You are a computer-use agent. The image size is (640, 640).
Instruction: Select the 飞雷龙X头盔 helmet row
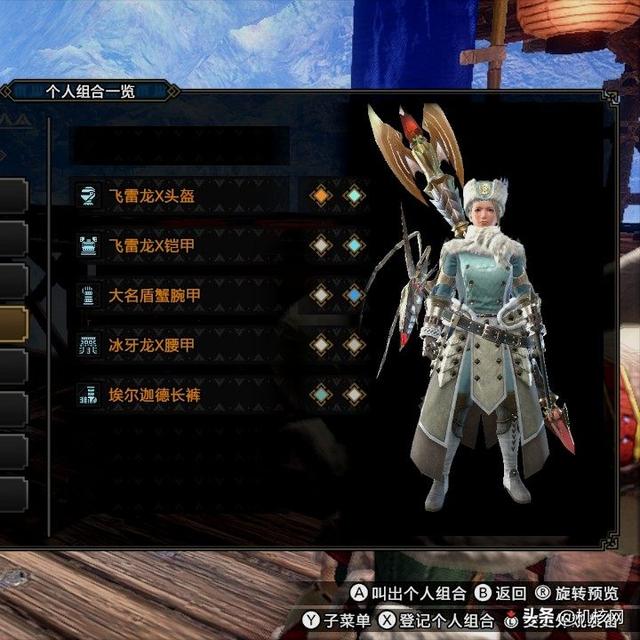(x=152, y=196)
